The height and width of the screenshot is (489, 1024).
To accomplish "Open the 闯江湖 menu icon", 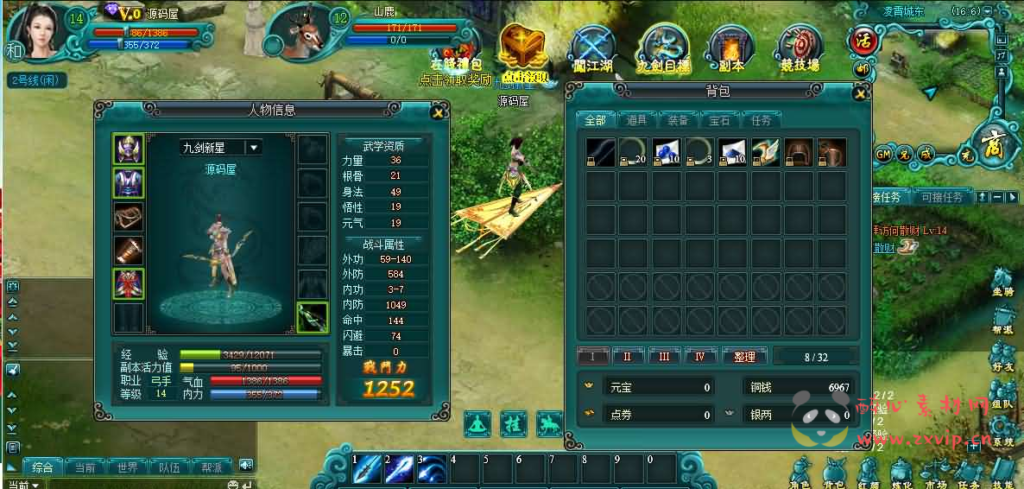I will [595, 48].
